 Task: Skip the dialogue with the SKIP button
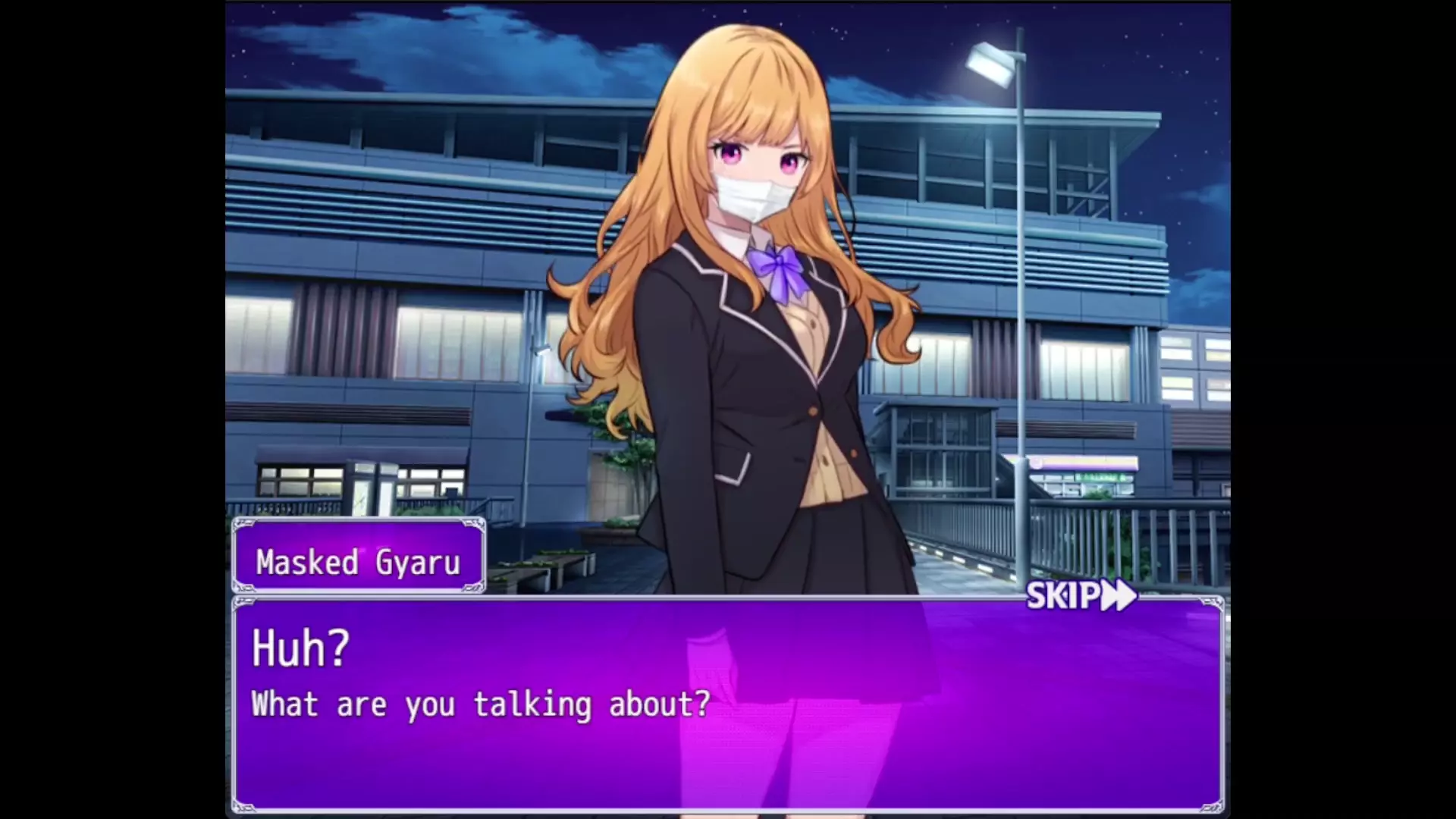click(x=1081, y=596)
